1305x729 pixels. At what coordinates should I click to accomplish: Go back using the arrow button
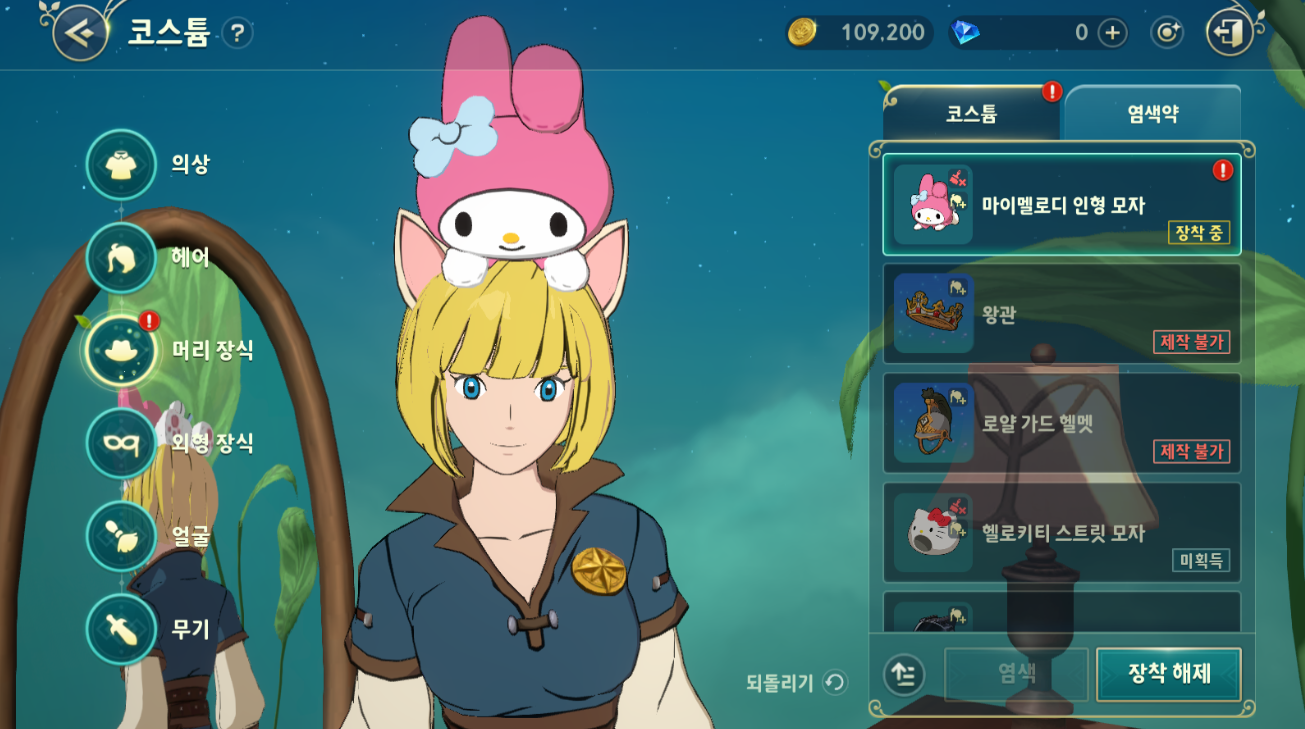pyautogui.click(x=80, y=32)
